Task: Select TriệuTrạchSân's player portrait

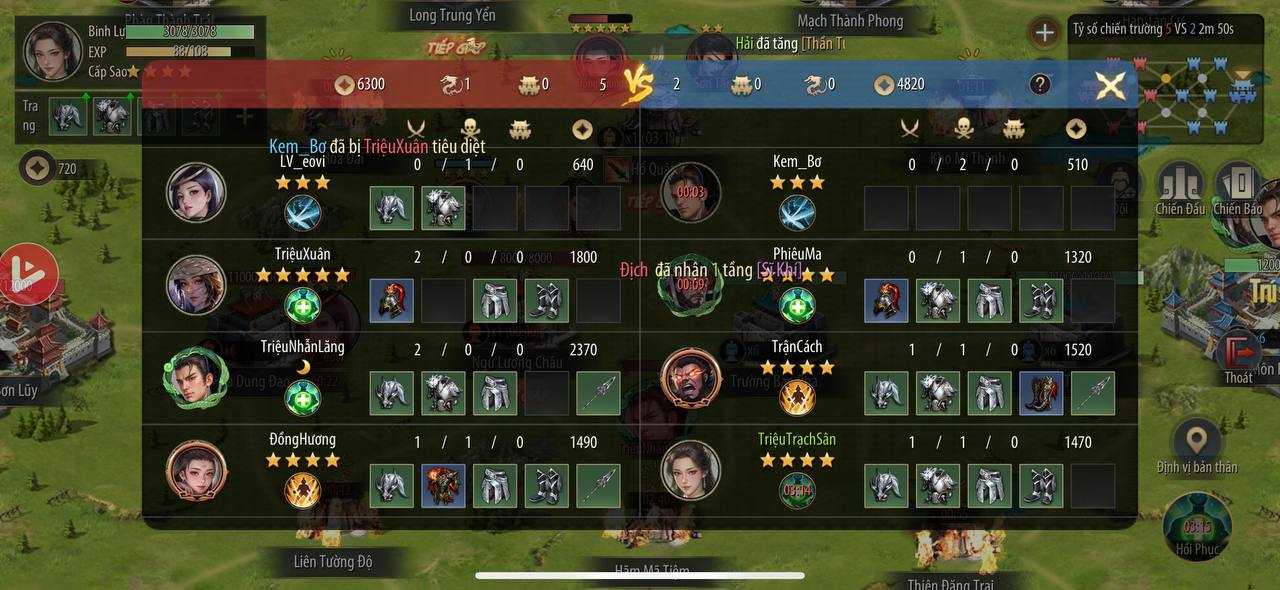Action: 690,469
